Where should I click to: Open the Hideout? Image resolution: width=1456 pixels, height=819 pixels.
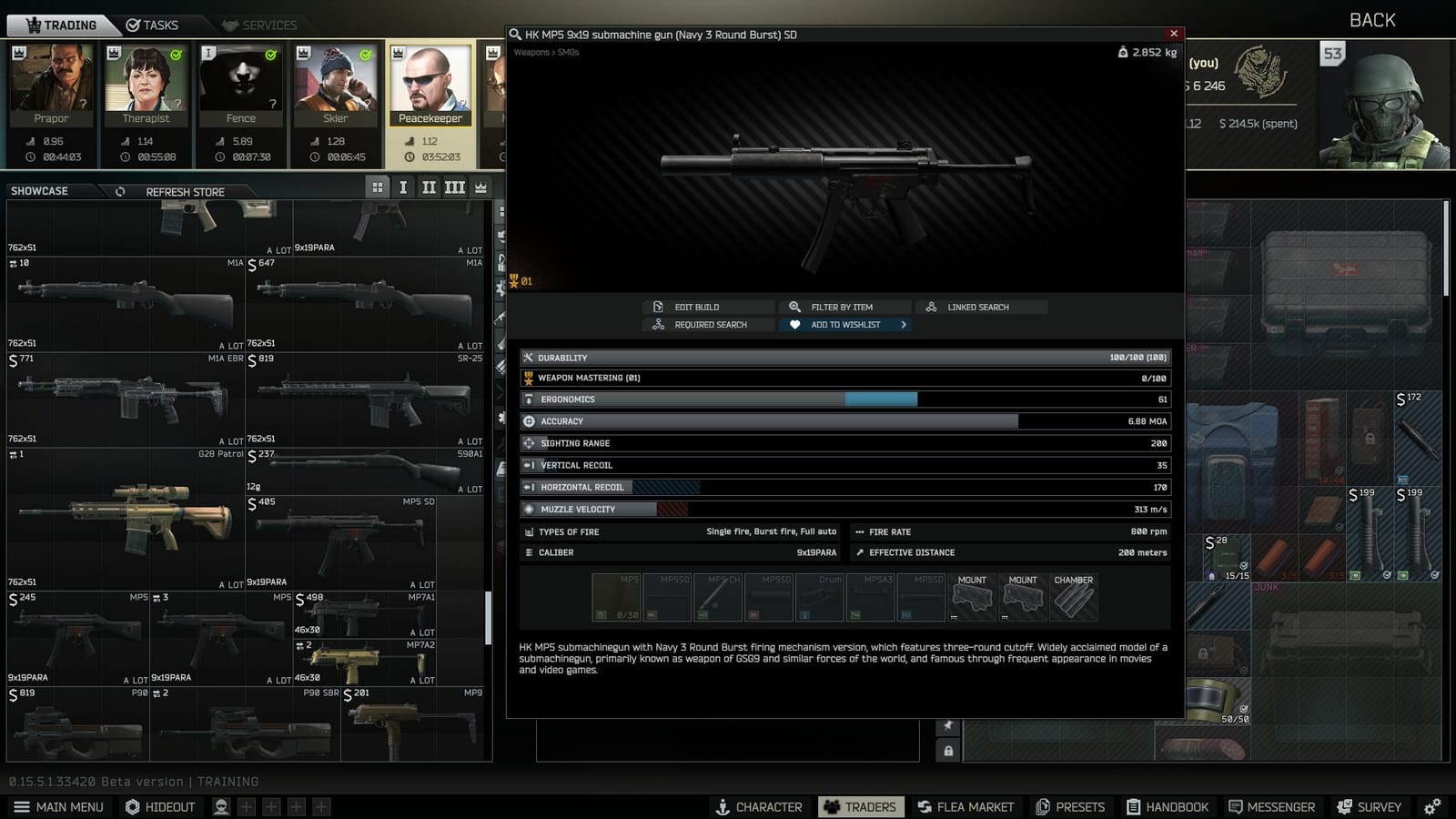[160, 806]
